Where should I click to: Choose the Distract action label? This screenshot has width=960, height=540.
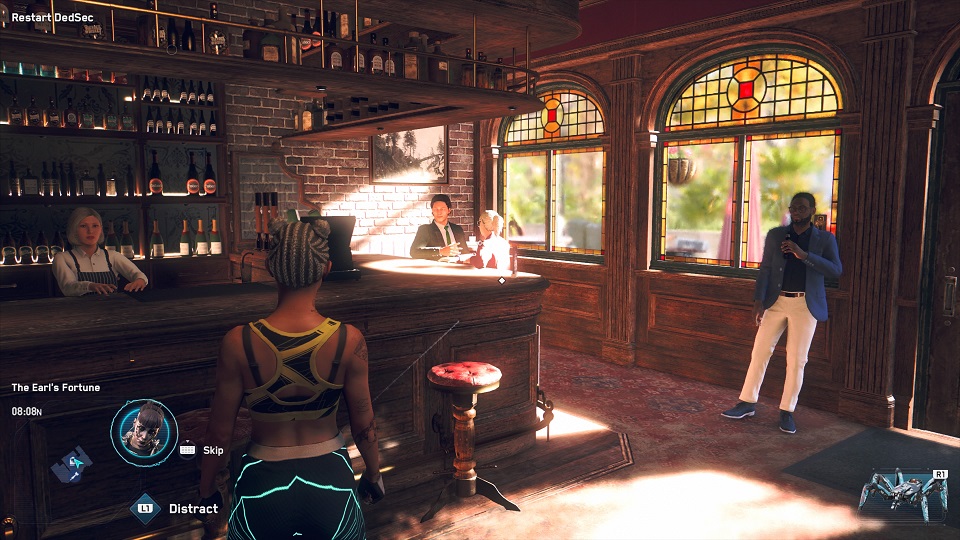pyautogui.click(x=193, y=509)
